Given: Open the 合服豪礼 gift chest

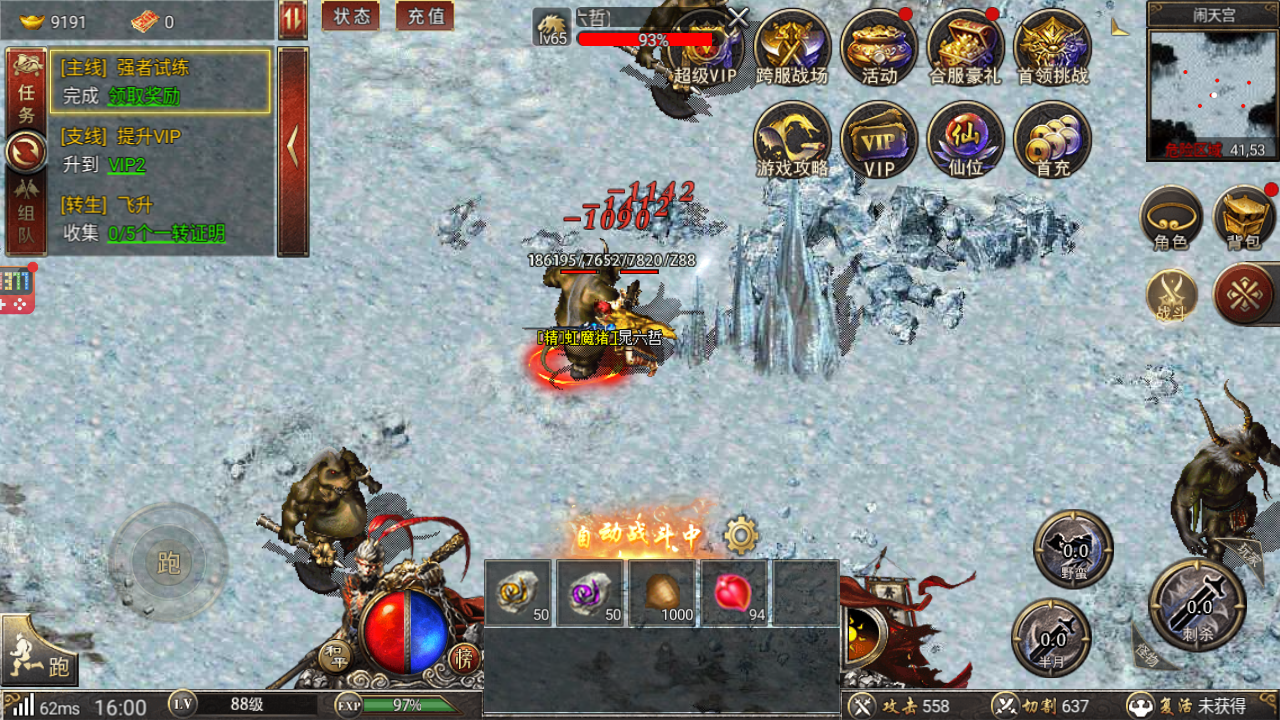Looking at the screenshot, I should pos(965,48).
